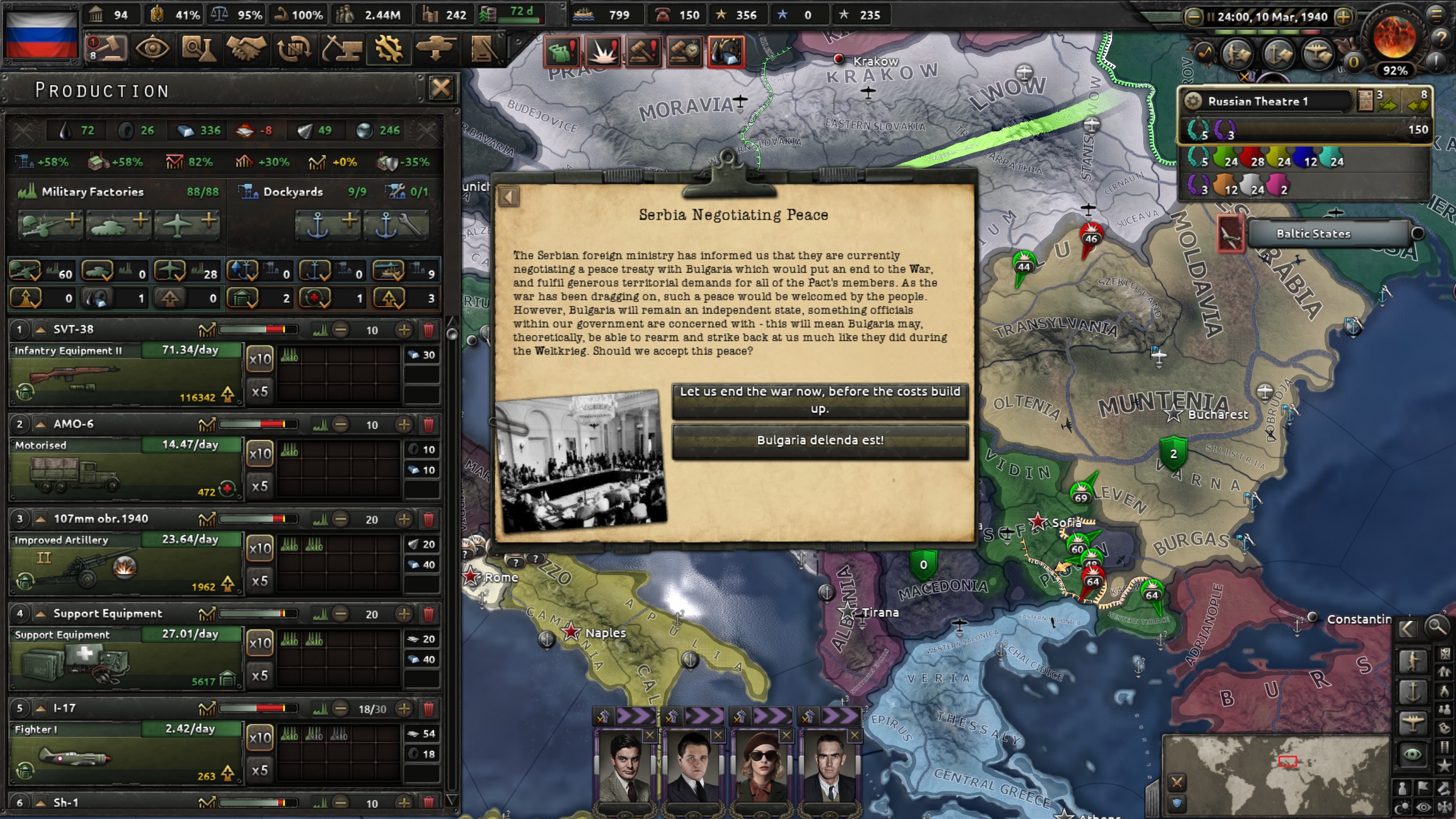Choose the 'Bulgaria delenda est!' event option
Screen dimensions: 1456x819
[x=820, y=440]
